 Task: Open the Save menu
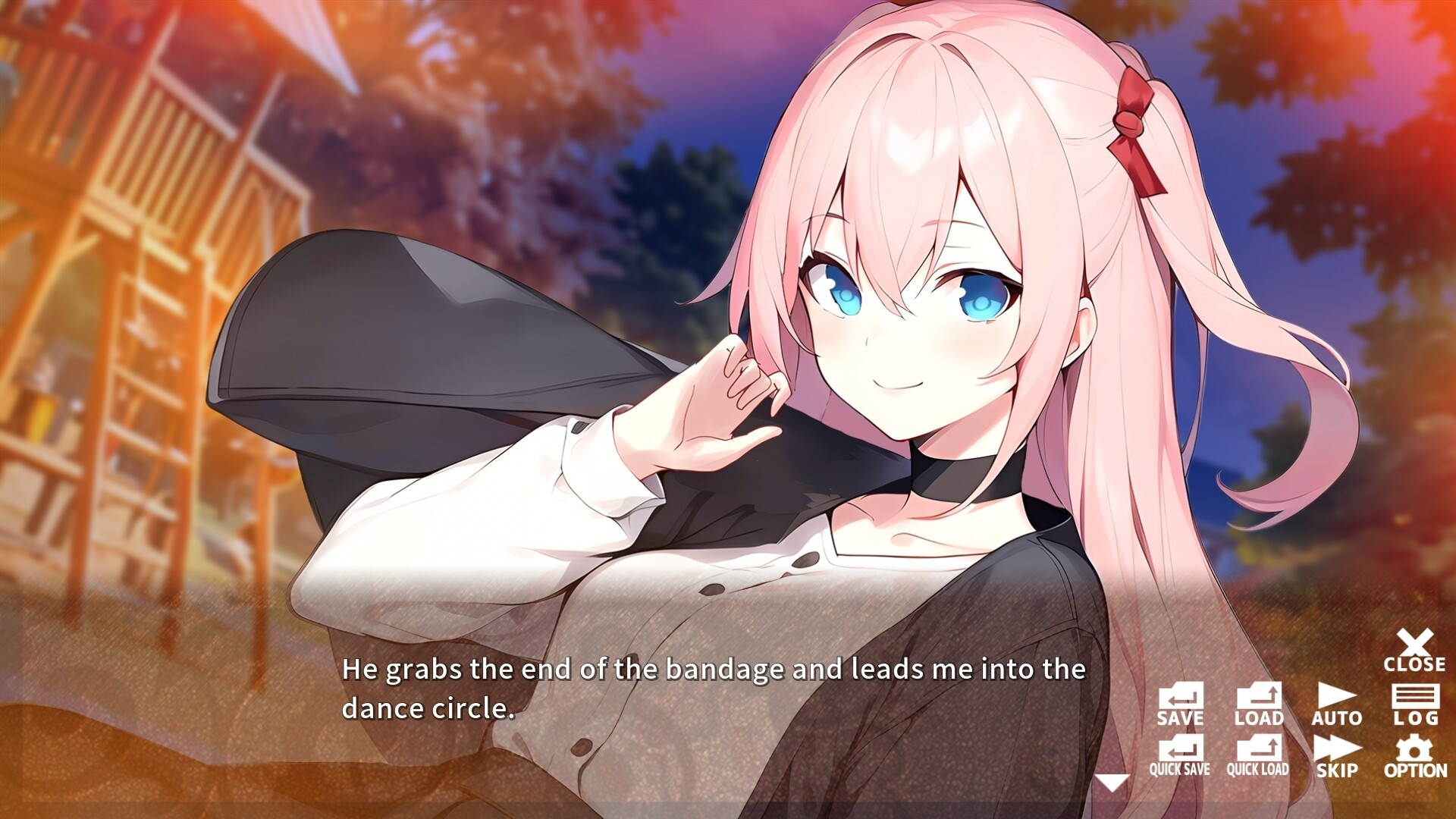pyautogui.click(x=1180, y=704)
